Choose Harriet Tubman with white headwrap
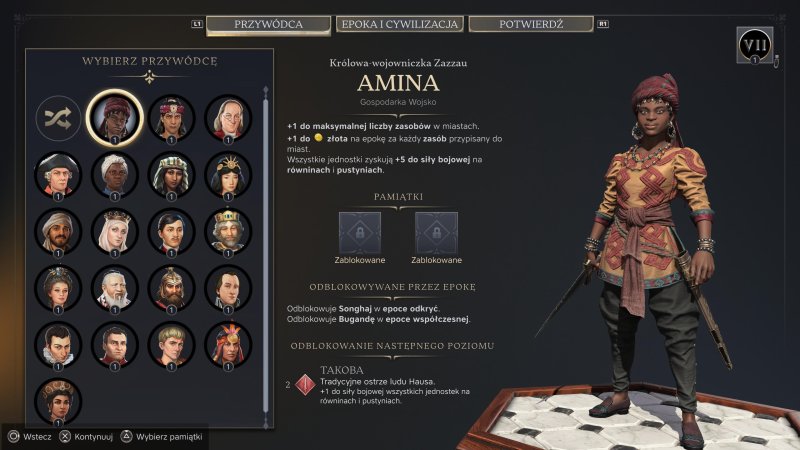 [x=114, y=174]
